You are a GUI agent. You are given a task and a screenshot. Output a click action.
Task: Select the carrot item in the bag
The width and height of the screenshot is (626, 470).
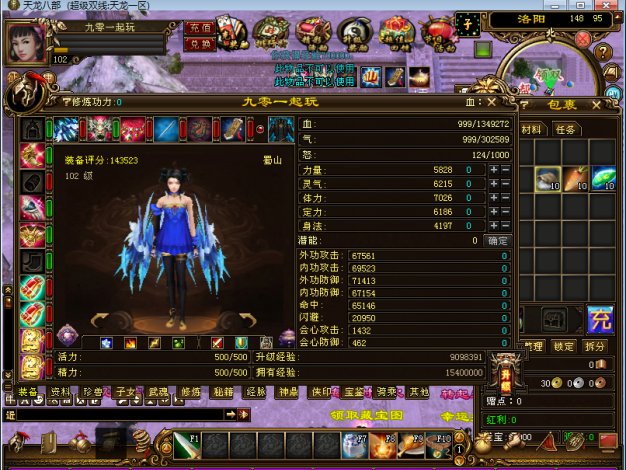click(x=575, y=178)
